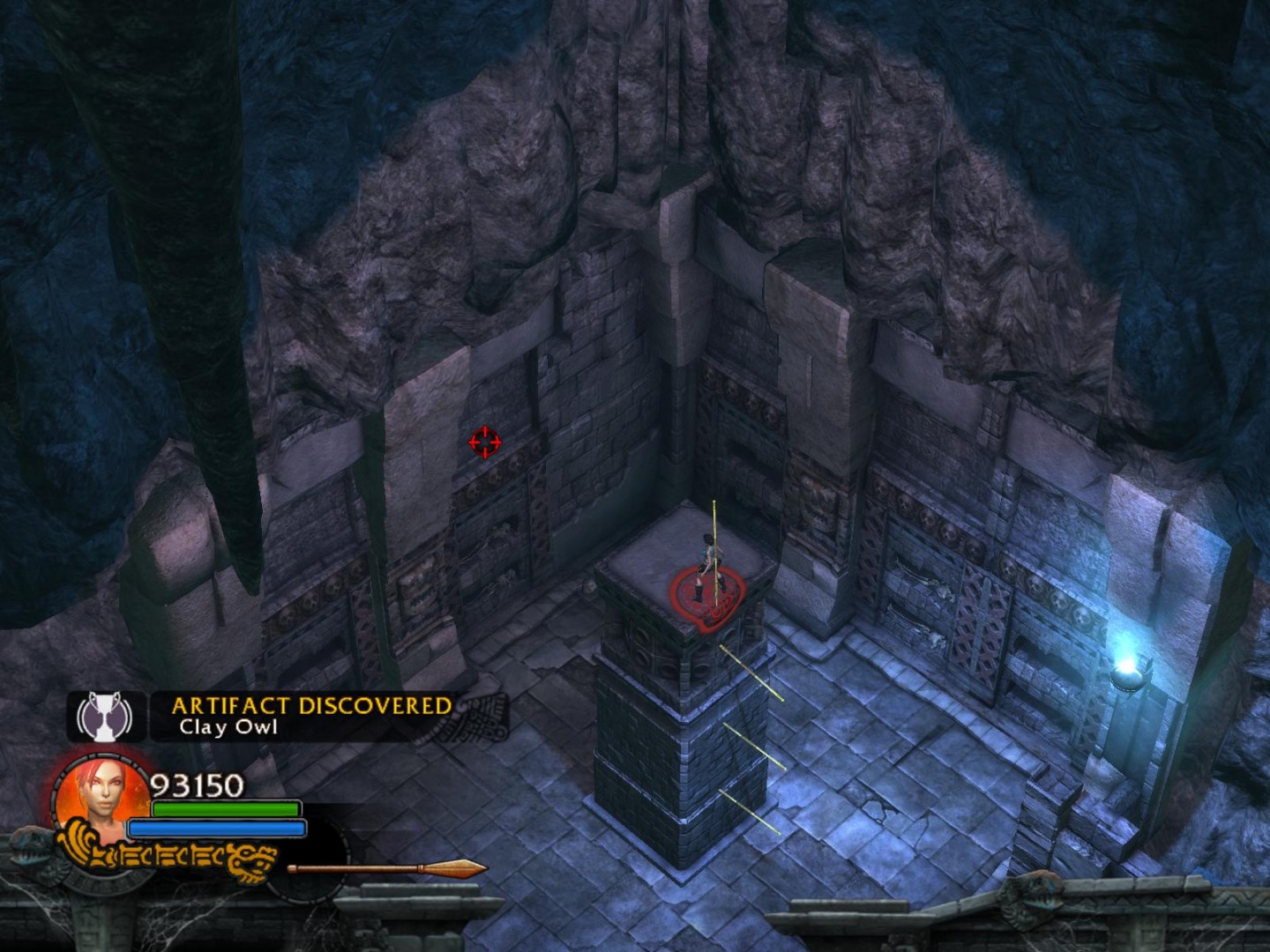Click Lara's character portrait
The image size is (1270, 952).
101,796
